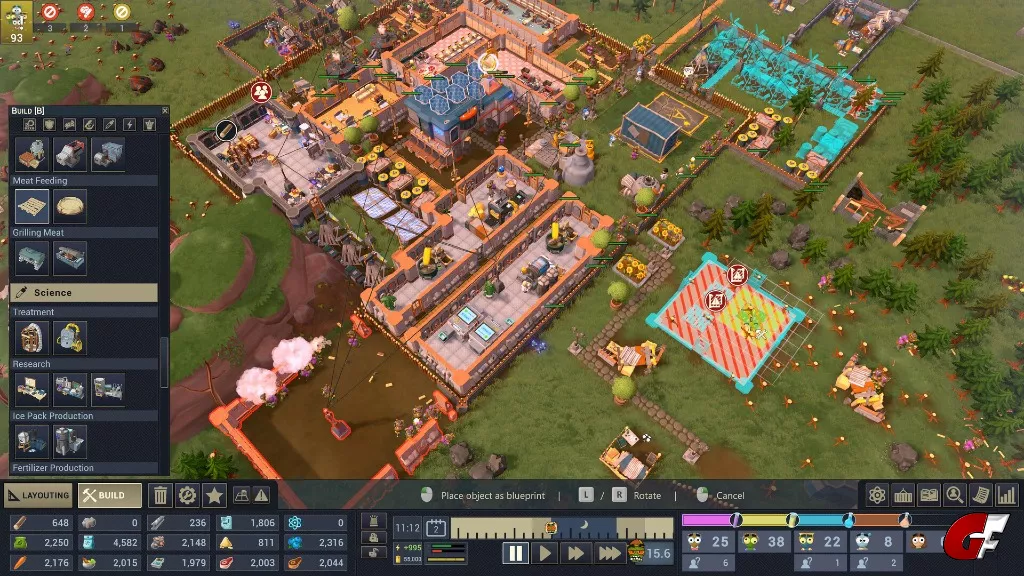Open the statistics bar chart panel
This screenshot has width=1024, height=576.
(1007, 495)
